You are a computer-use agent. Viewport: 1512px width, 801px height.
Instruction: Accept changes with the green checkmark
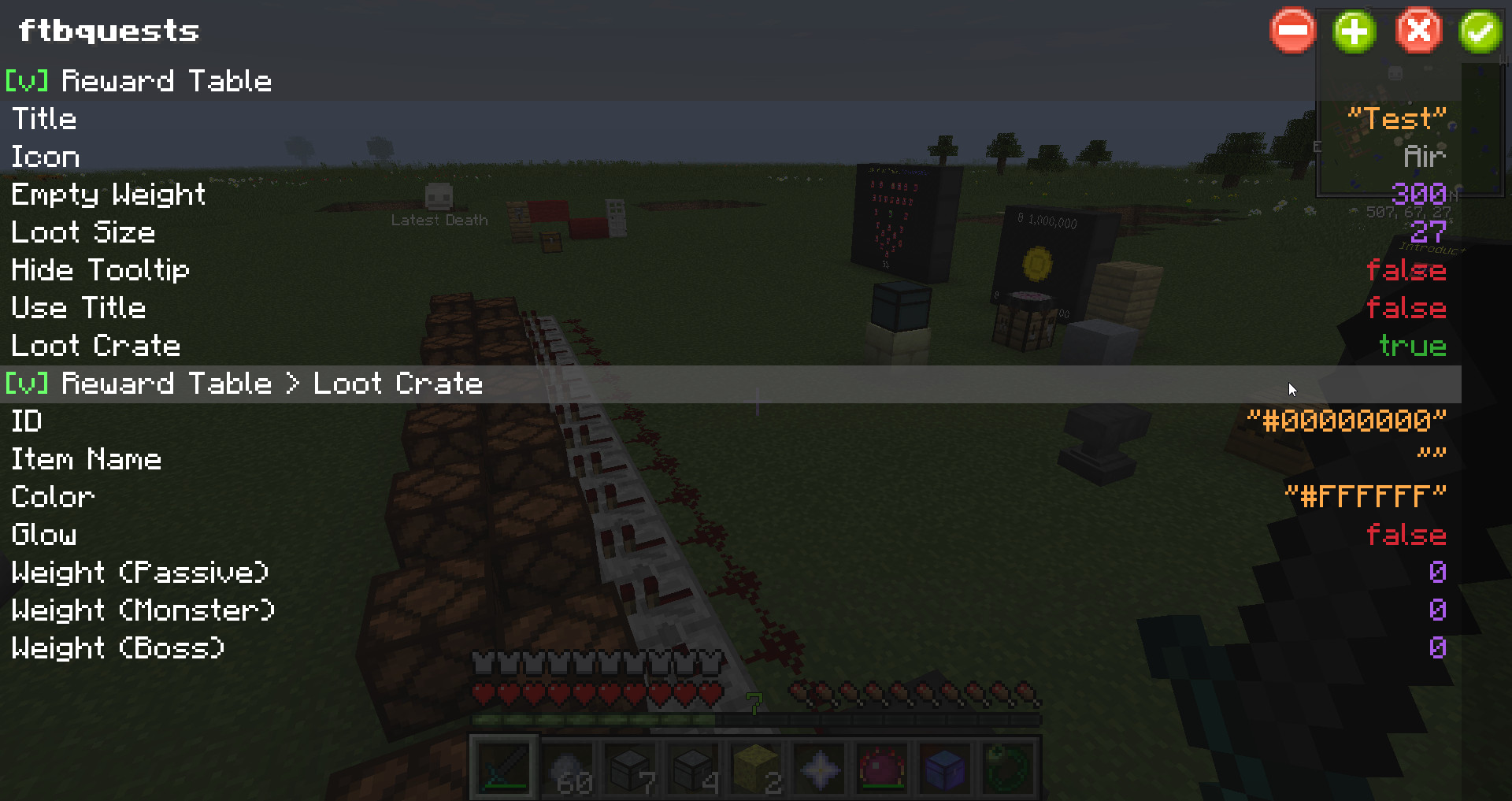pos(1480,32)
